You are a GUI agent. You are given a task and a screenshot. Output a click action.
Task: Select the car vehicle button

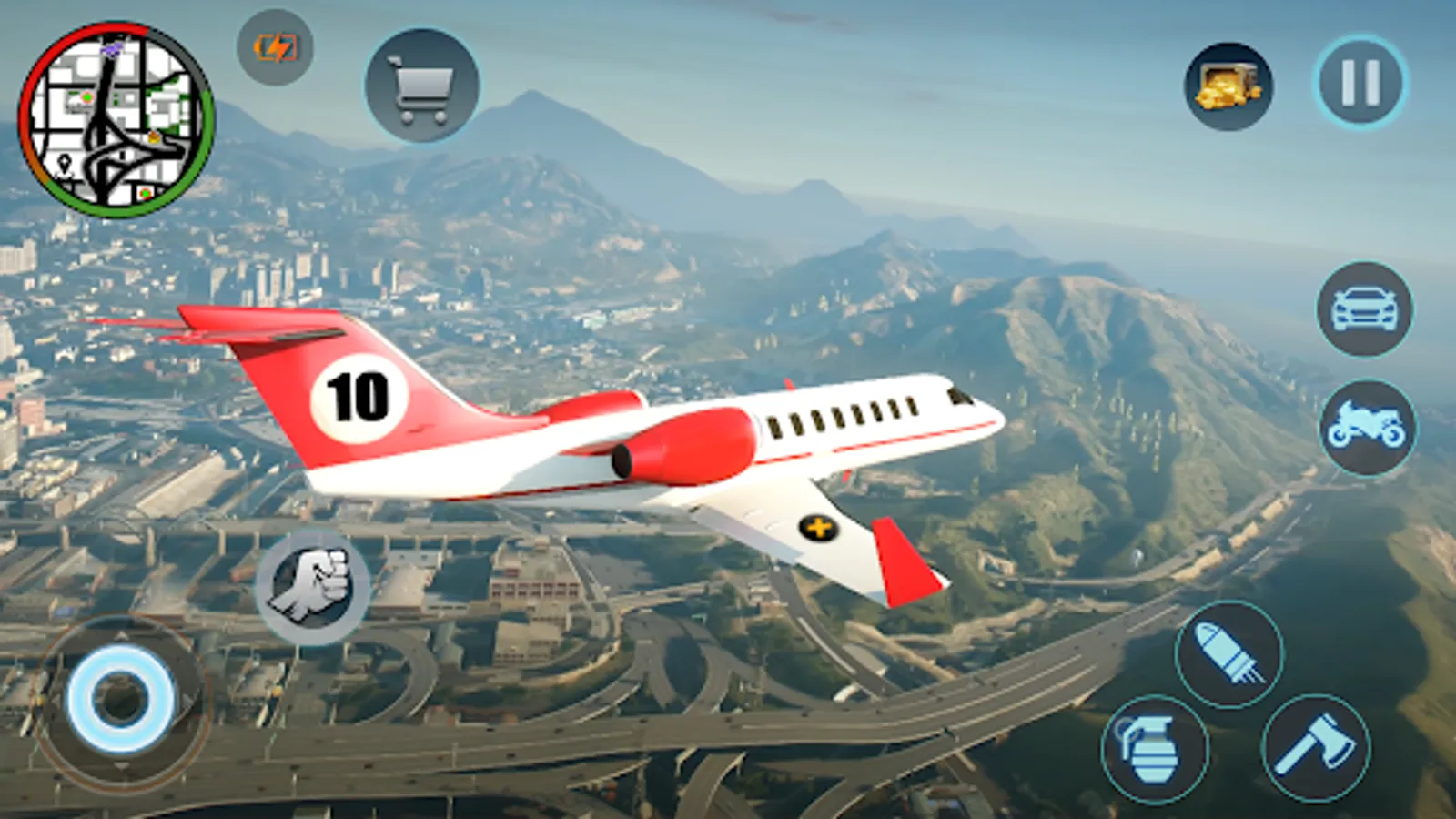pos(1364,309)
